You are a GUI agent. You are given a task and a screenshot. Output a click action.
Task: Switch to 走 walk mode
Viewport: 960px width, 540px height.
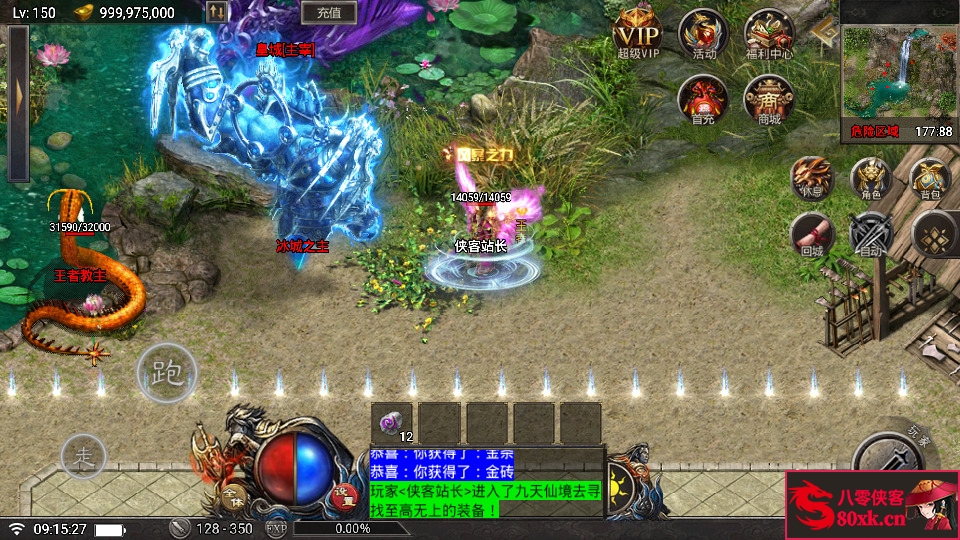pos(84,457)
